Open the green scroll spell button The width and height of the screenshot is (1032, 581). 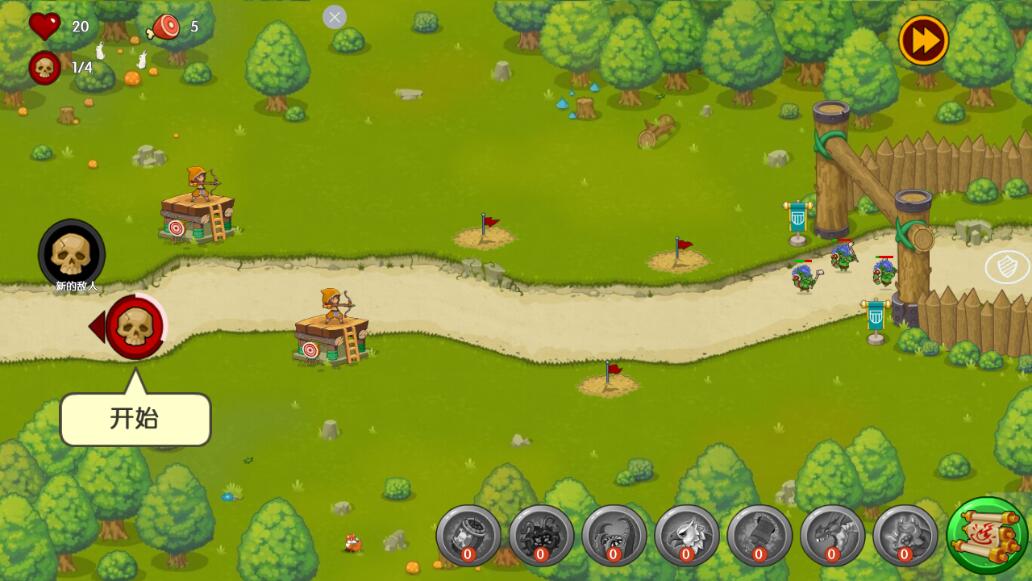[987, 535]
